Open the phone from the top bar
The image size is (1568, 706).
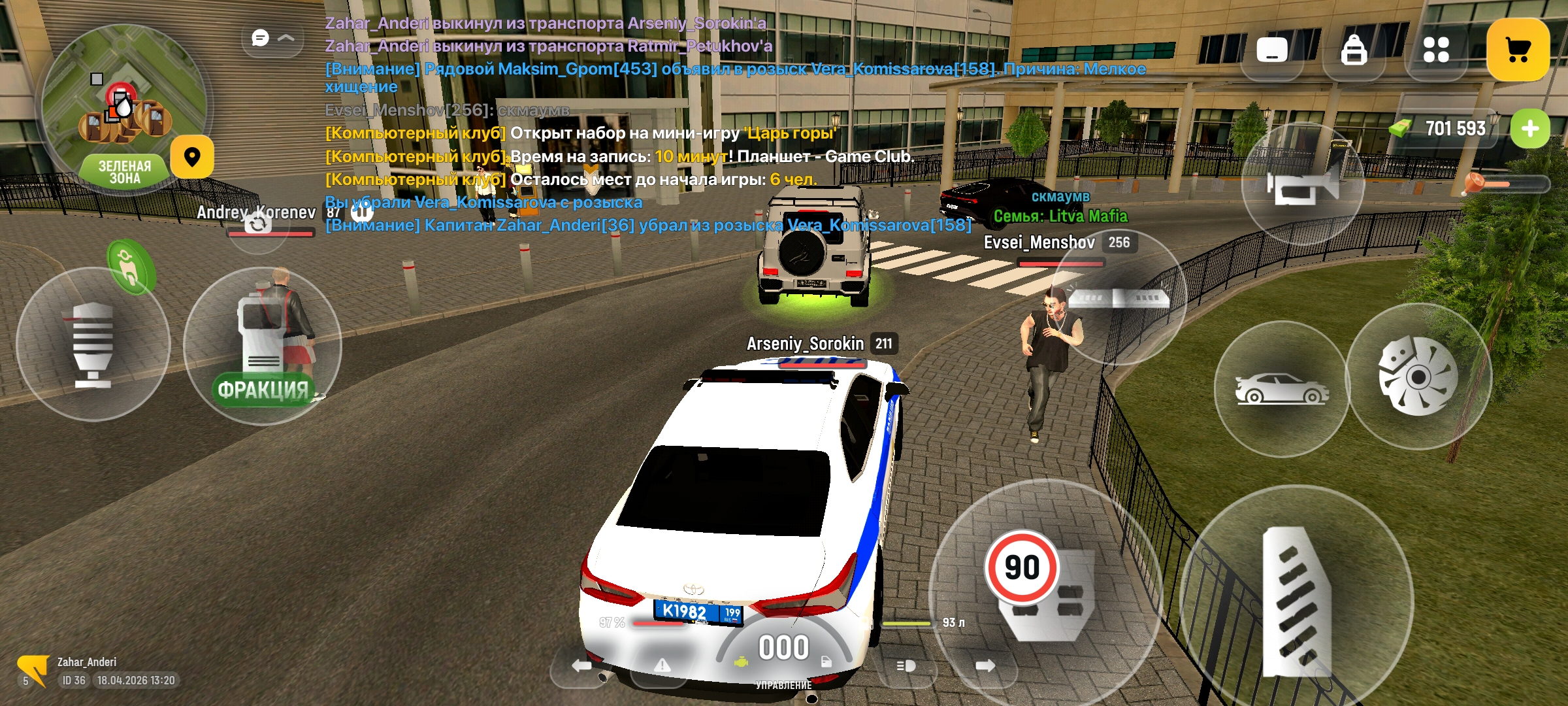1271,50
